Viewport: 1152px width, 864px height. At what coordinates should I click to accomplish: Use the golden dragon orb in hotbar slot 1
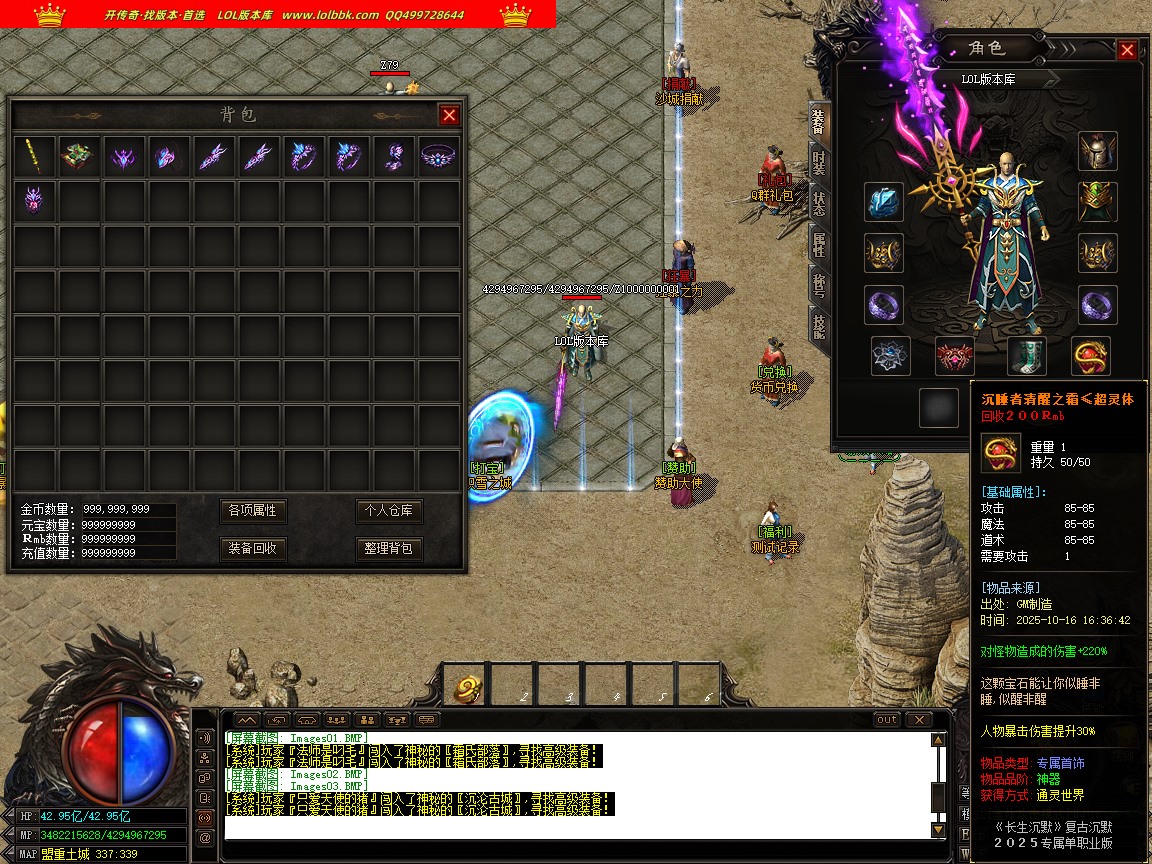tap(465, 686)
